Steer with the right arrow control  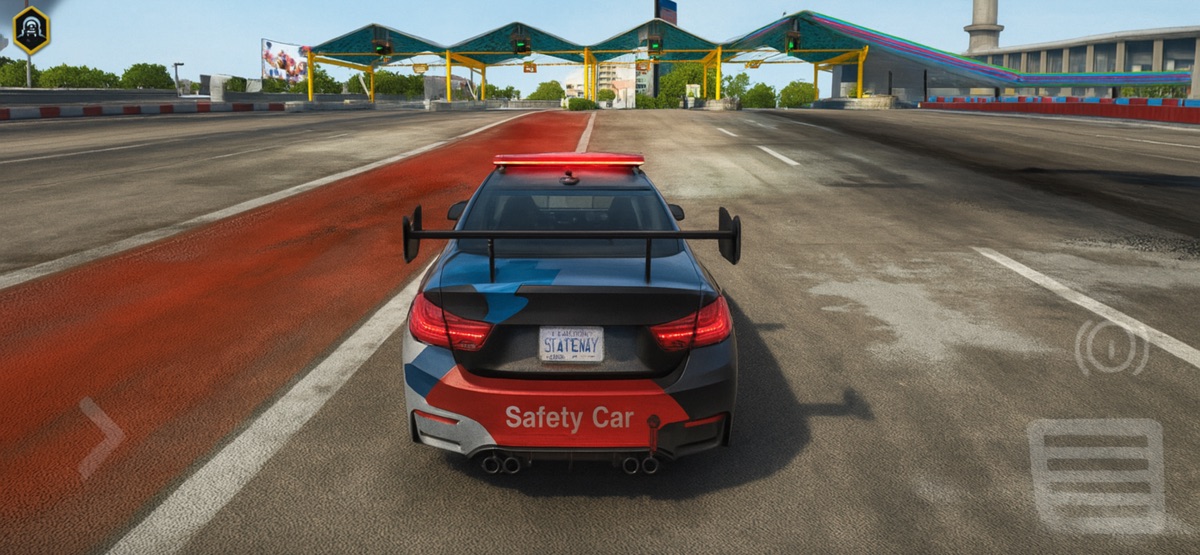101,437
